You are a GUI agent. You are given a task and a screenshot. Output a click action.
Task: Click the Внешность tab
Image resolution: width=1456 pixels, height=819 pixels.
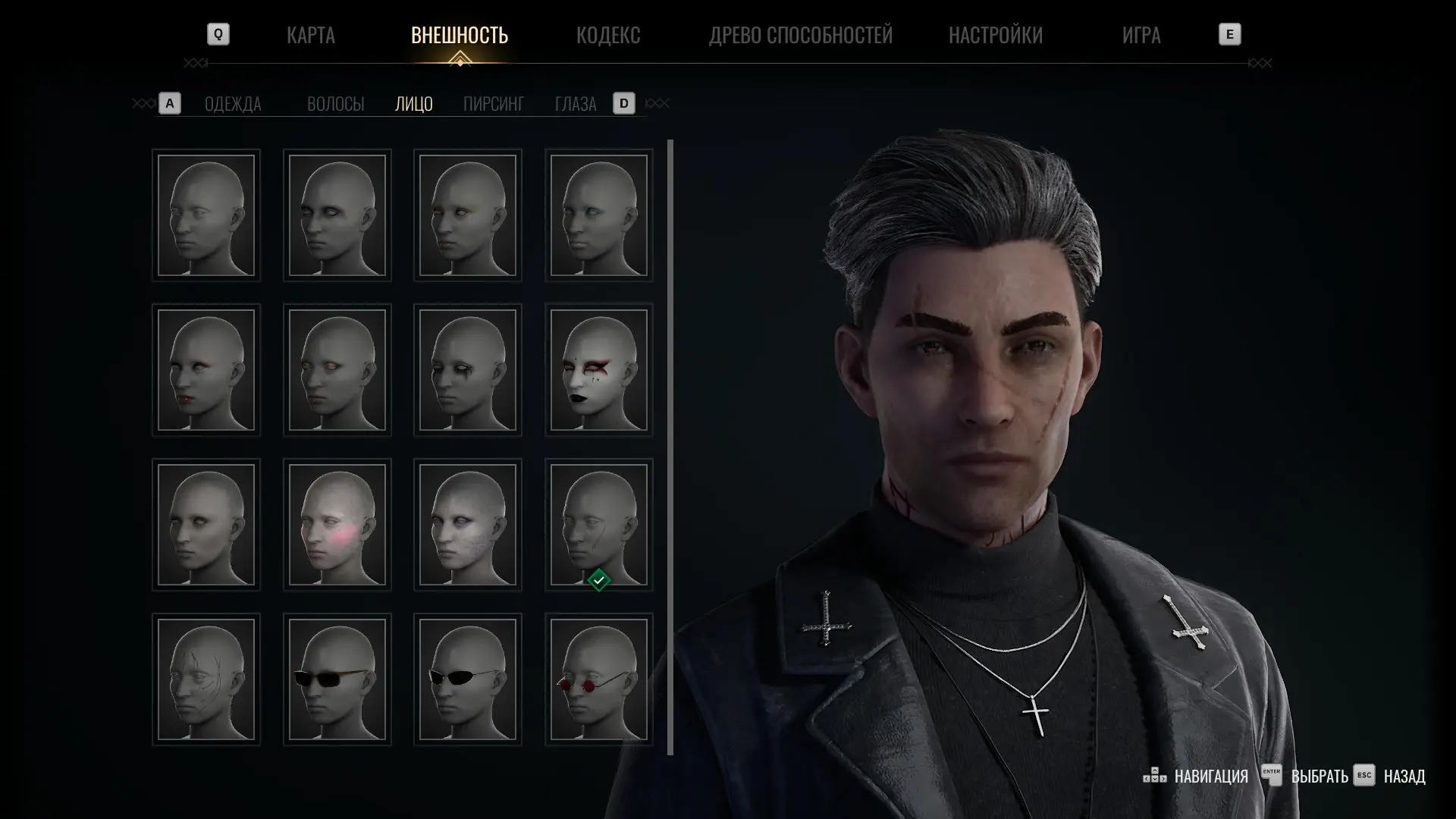click(459, 35)
